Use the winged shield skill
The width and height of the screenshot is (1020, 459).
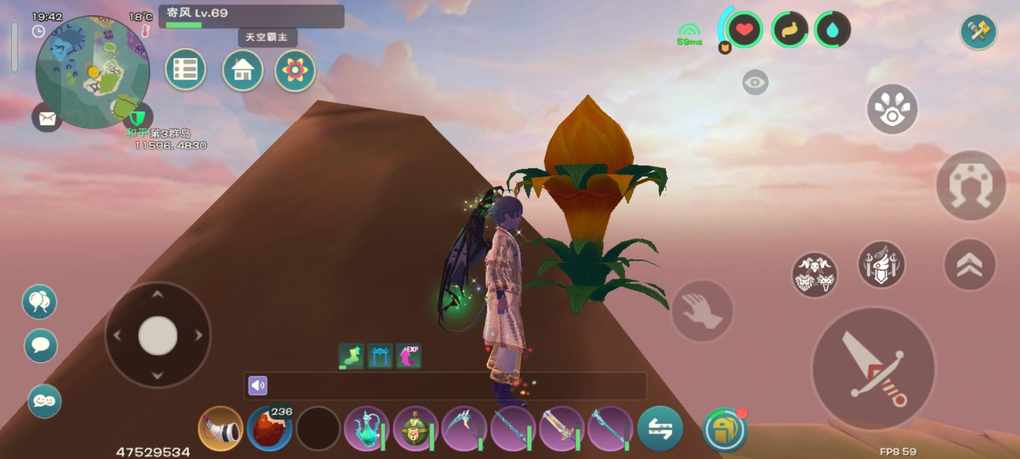click(881, 264)
